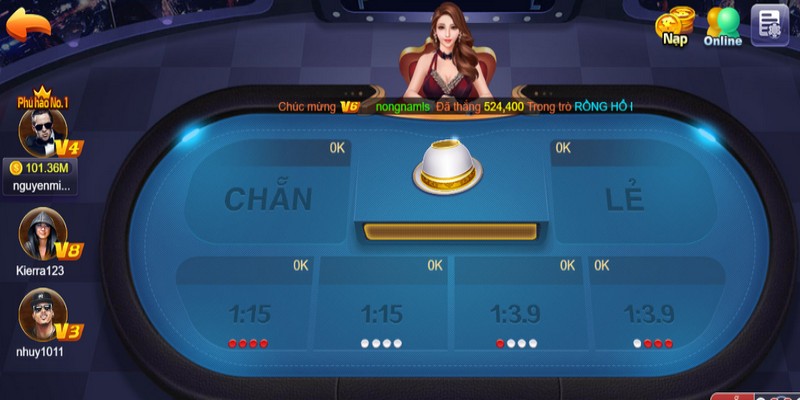Viewport: 800px width, 400px height.
Task: View top-ranked player nguyenmi's avatar
Action: [x=40, y=131]
